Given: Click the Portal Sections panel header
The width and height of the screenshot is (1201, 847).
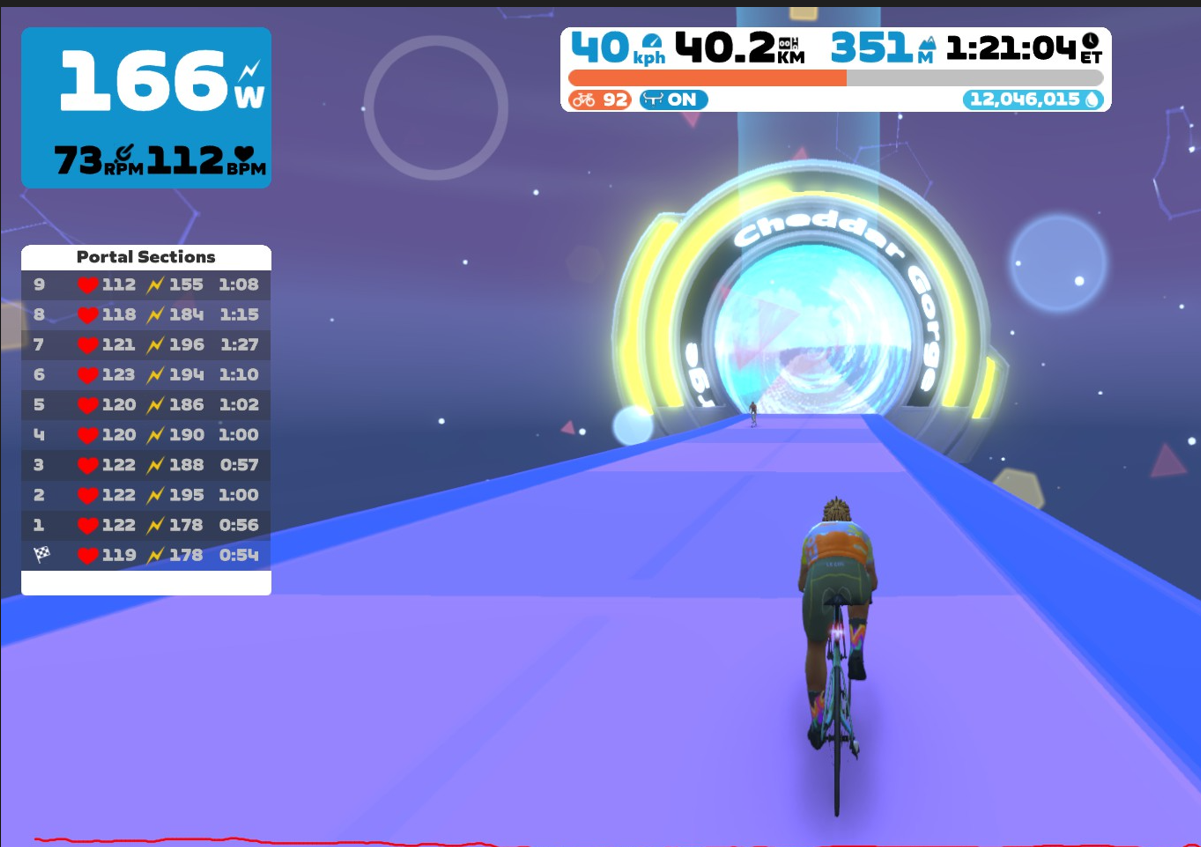Looking at the screenshot, I should [x=146, y=257].
